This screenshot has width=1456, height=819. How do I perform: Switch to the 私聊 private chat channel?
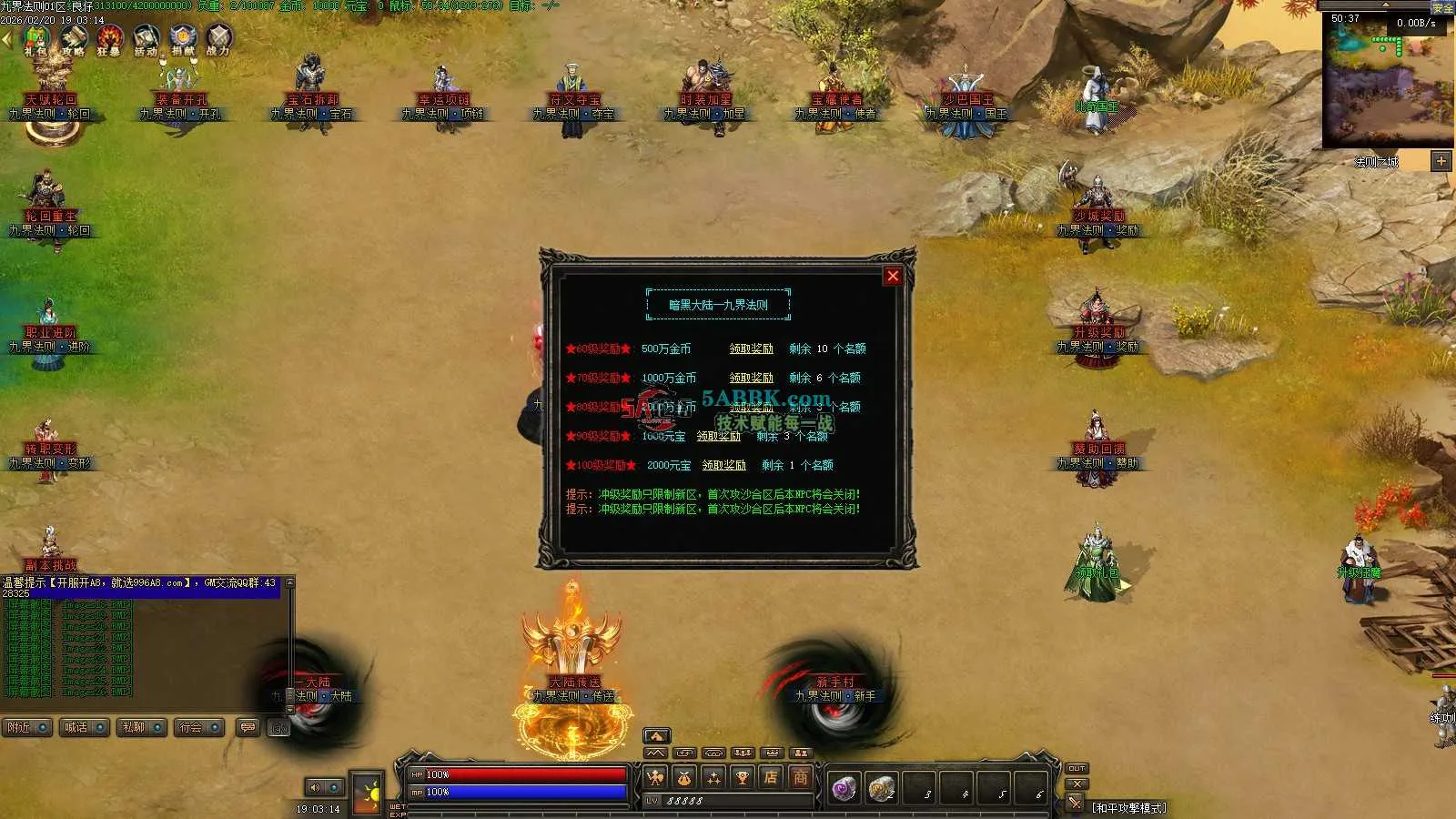pyautogui.click(x=142, y=728)
